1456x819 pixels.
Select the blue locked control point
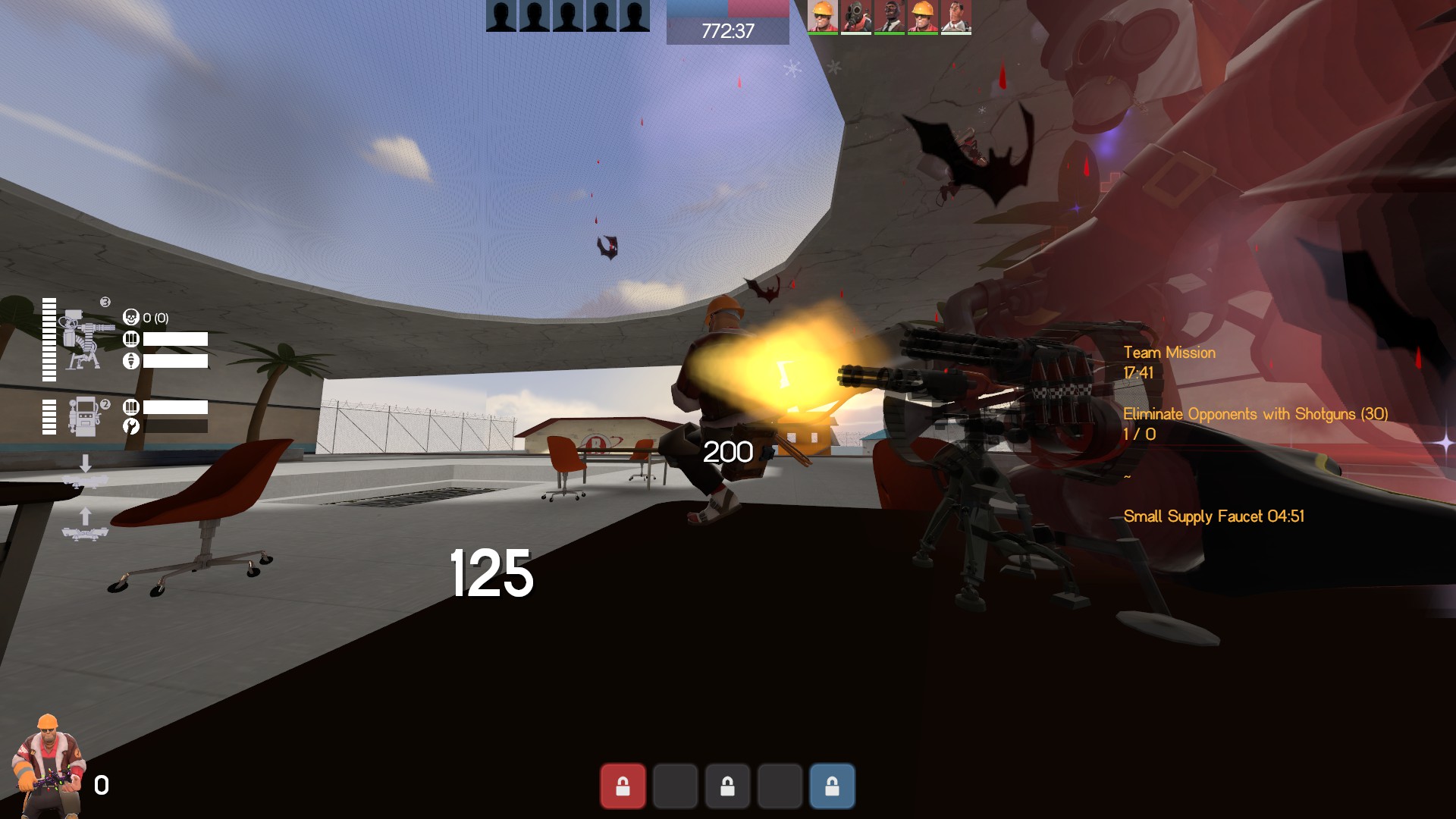click(x=832, y=786)
